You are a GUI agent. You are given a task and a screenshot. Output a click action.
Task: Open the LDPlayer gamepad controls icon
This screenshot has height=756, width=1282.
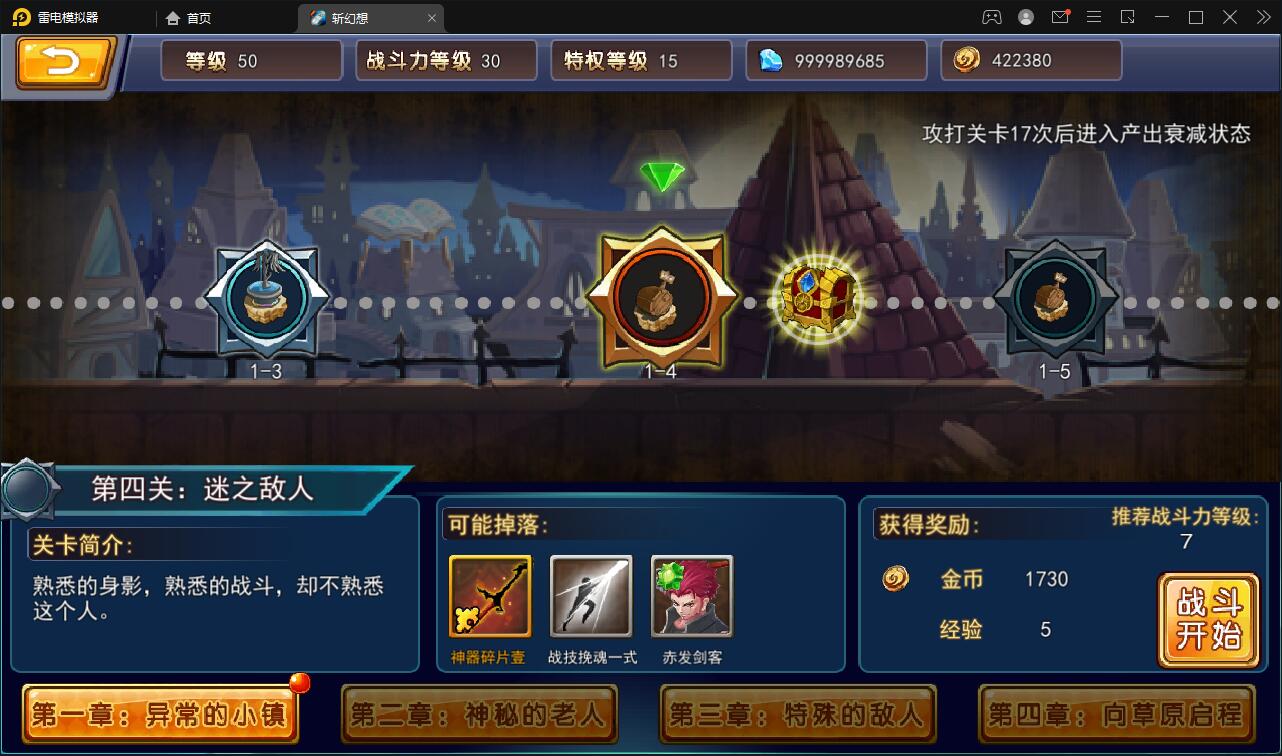click(x=991, y=17)
